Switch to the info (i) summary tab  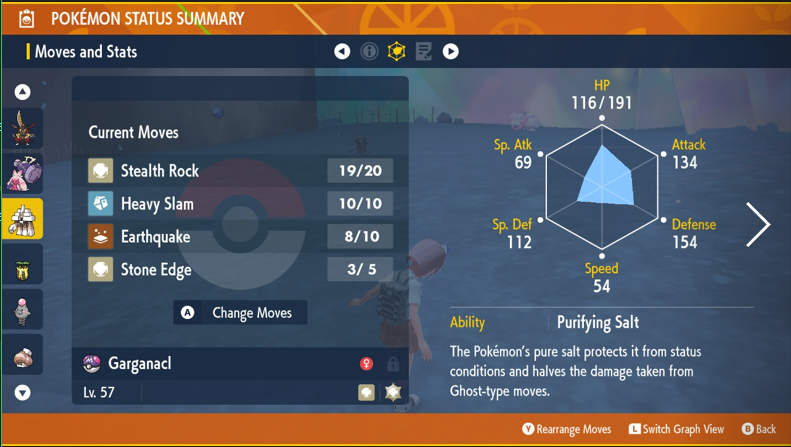tap(369, 51)
